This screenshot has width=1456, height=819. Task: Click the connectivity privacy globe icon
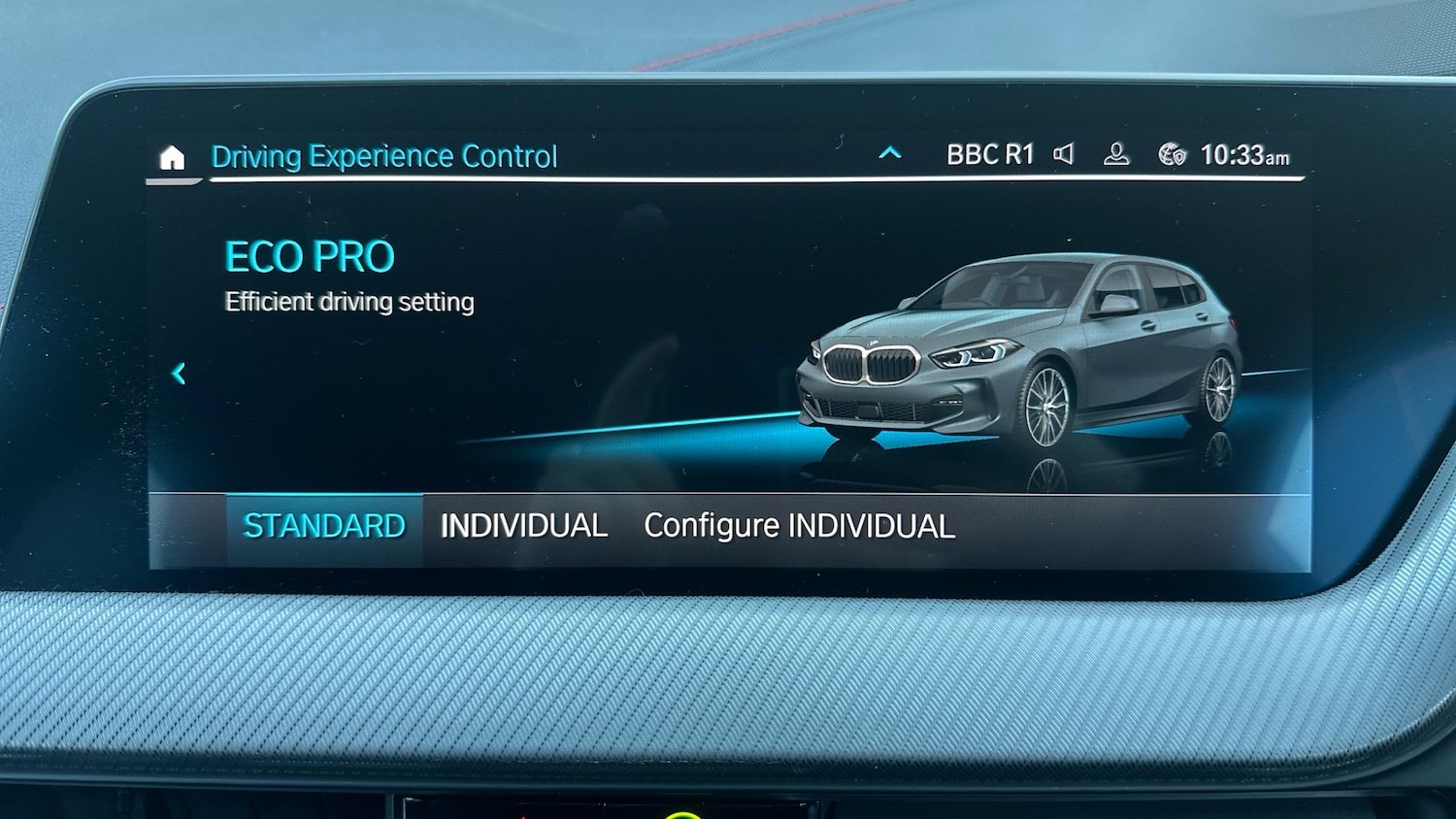(1168, 151)
